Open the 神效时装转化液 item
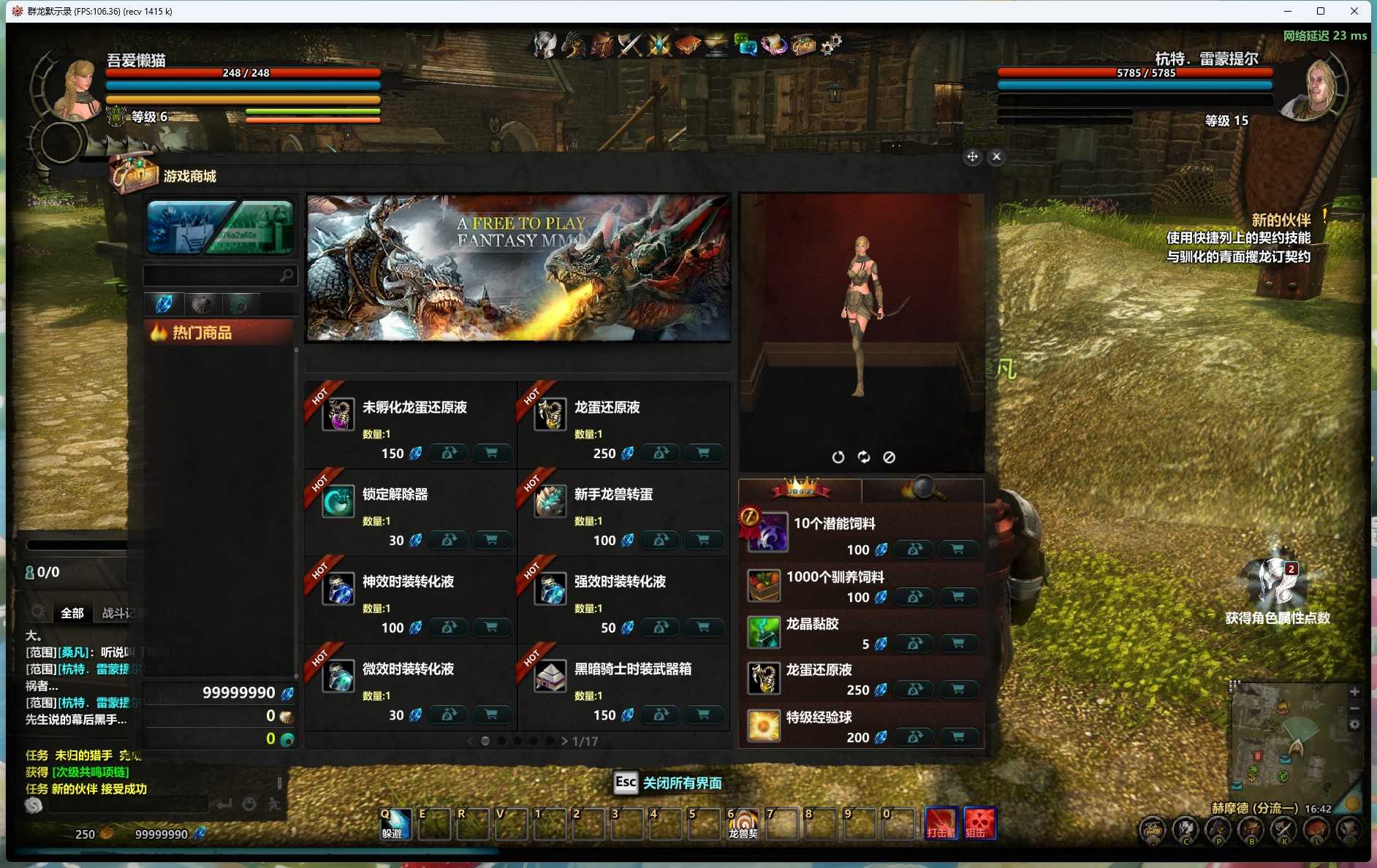Viewport: 1377px width, 868px height. point(408,582)
